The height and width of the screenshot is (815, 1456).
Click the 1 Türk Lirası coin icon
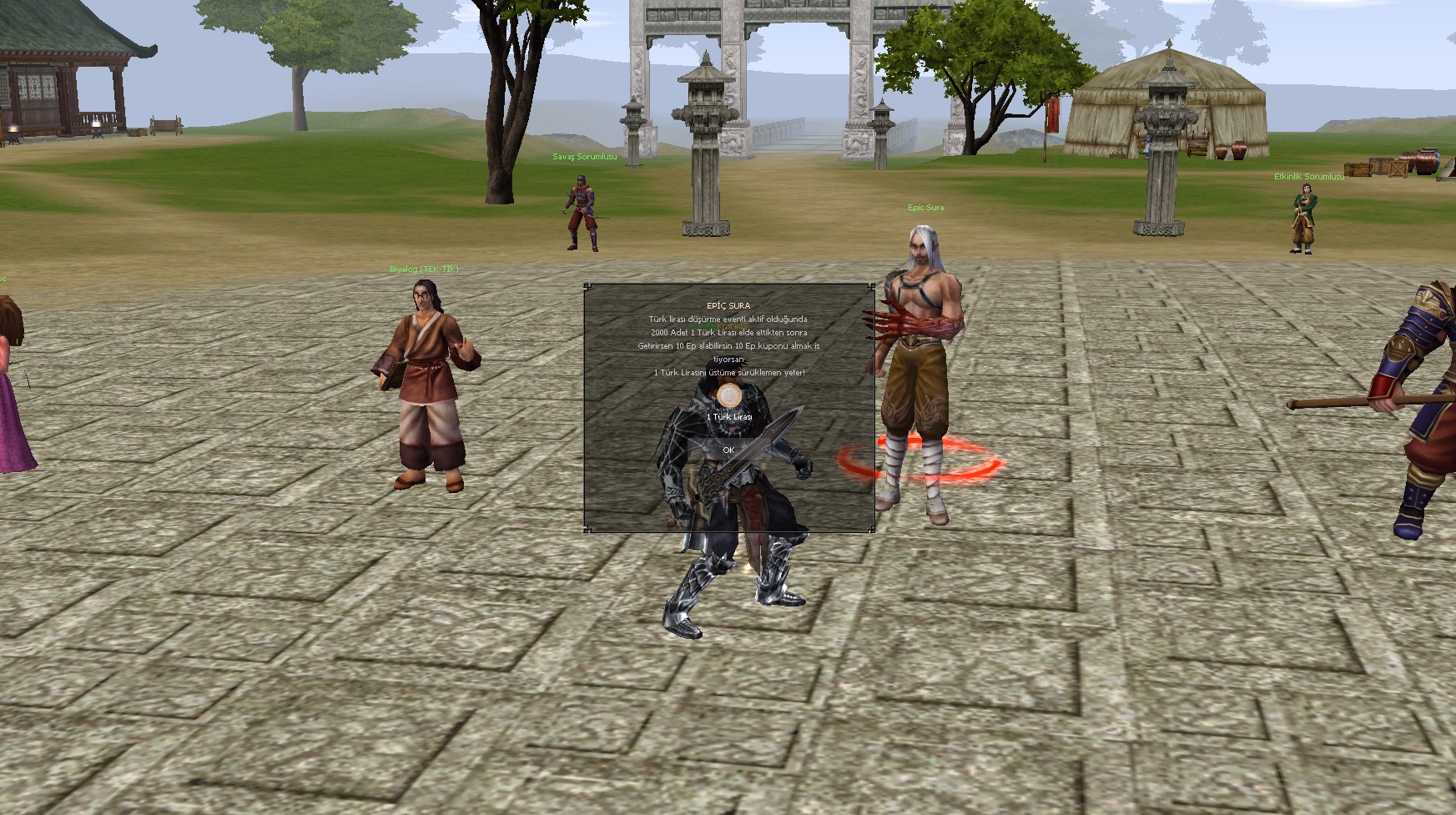728,395
